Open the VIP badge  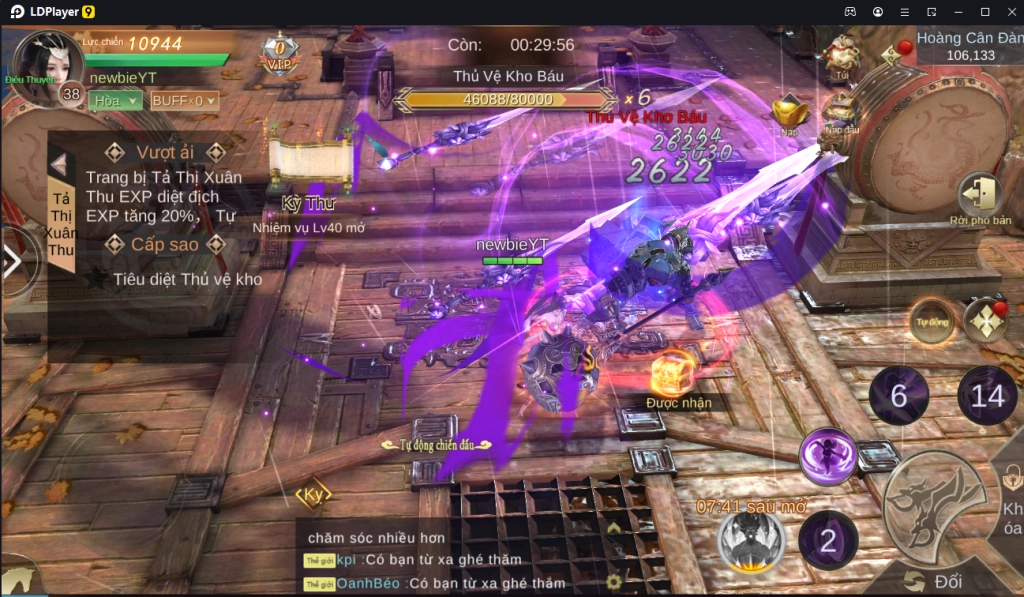(280, 52)
